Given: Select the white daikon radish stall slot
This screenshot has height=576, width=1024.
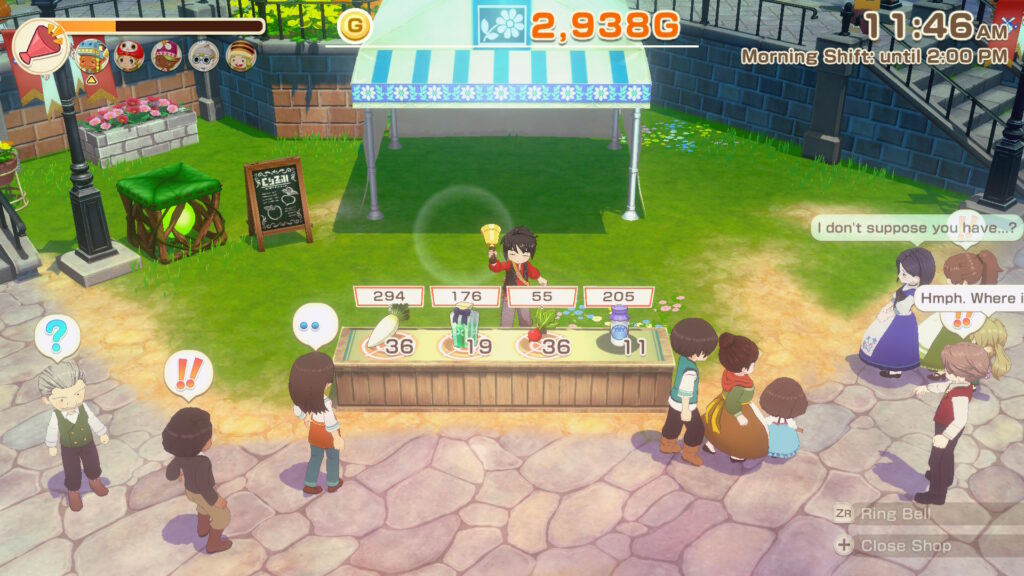Looking at the screenshot, I should (x=386, y=336).
